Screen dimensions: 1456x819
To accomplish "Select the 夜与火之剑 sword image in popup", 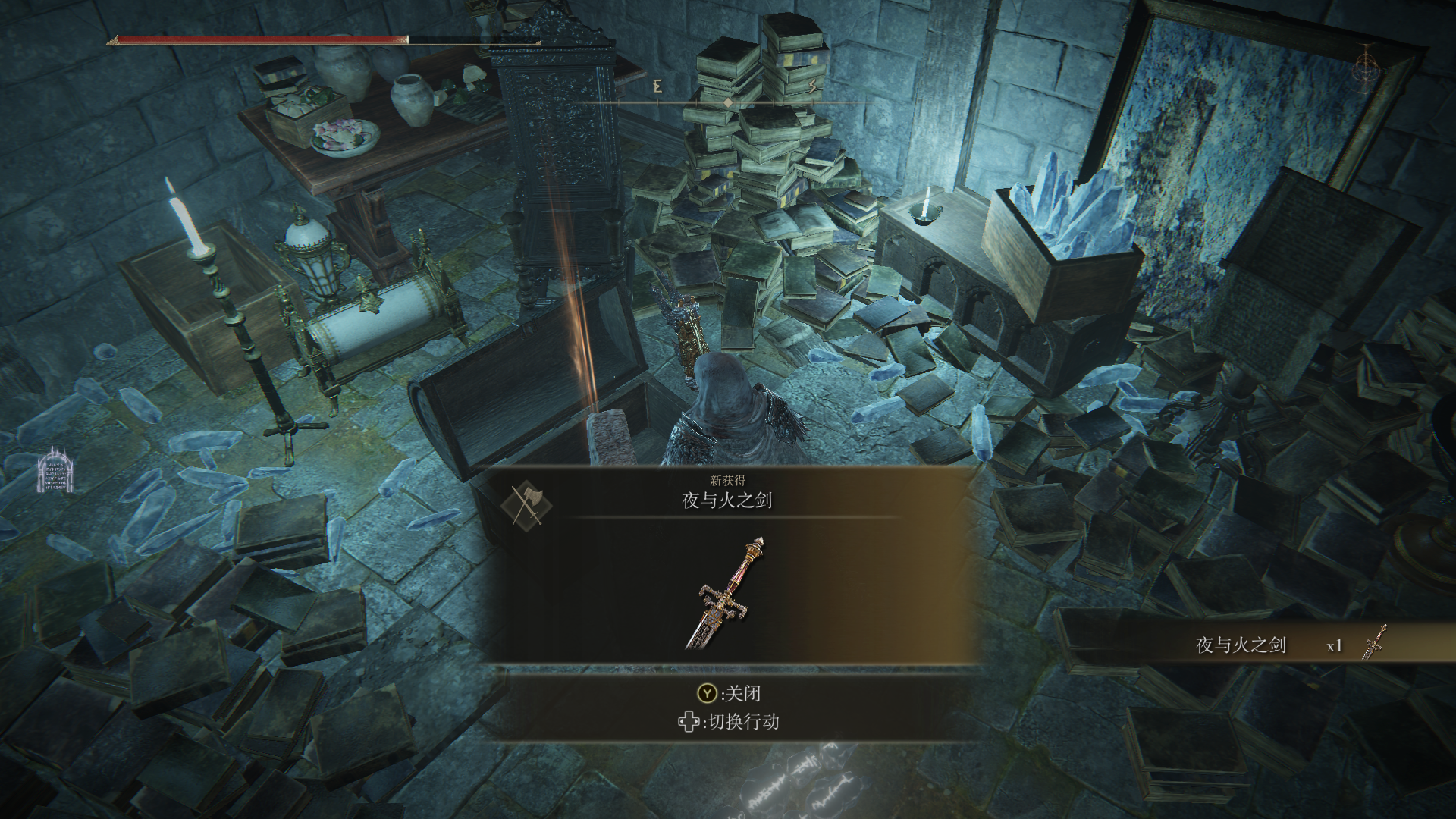I will pos(726,593).
